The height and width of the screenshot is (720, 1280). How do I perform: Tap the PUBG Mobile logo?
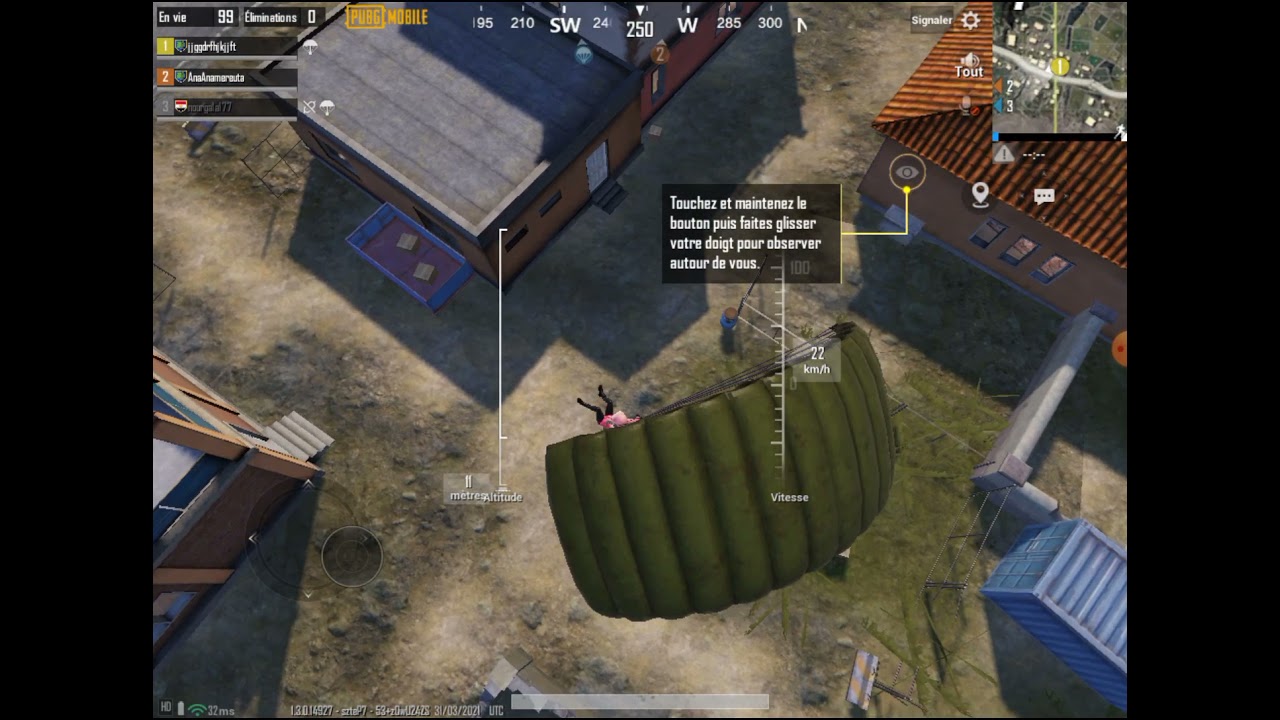coord(385,17)
